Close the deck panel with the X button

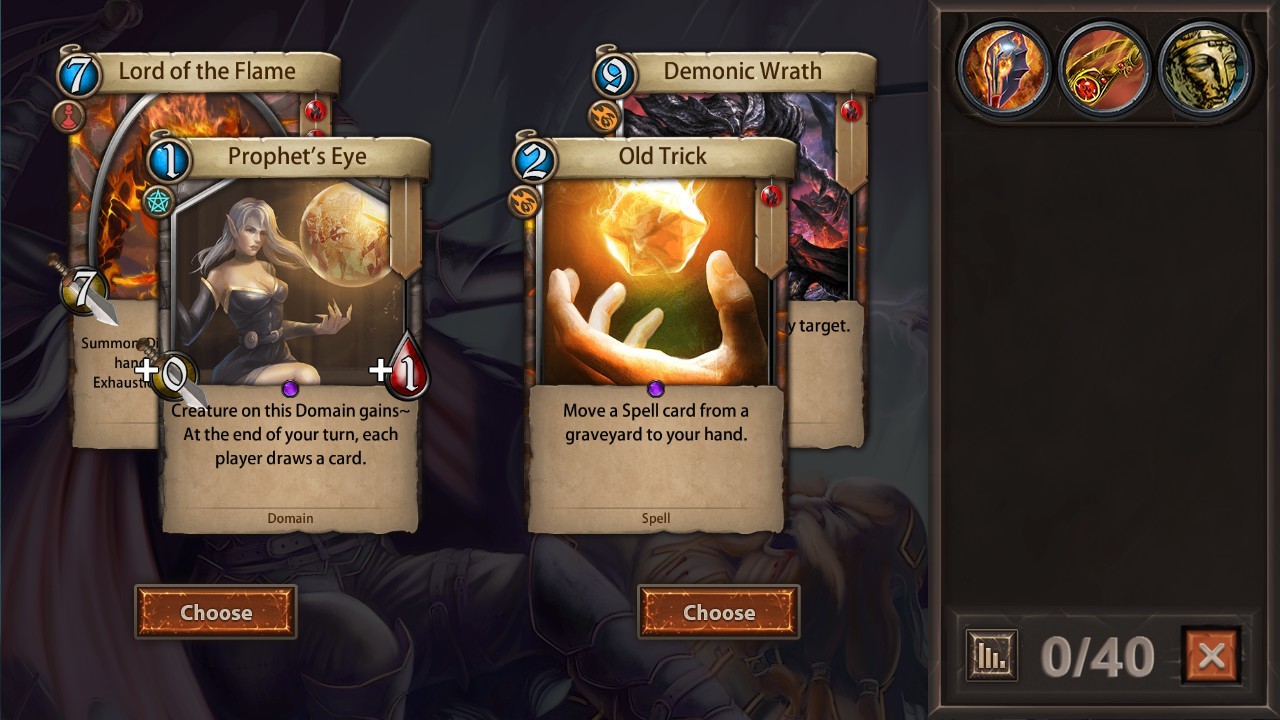click(x=1213, y=656)
